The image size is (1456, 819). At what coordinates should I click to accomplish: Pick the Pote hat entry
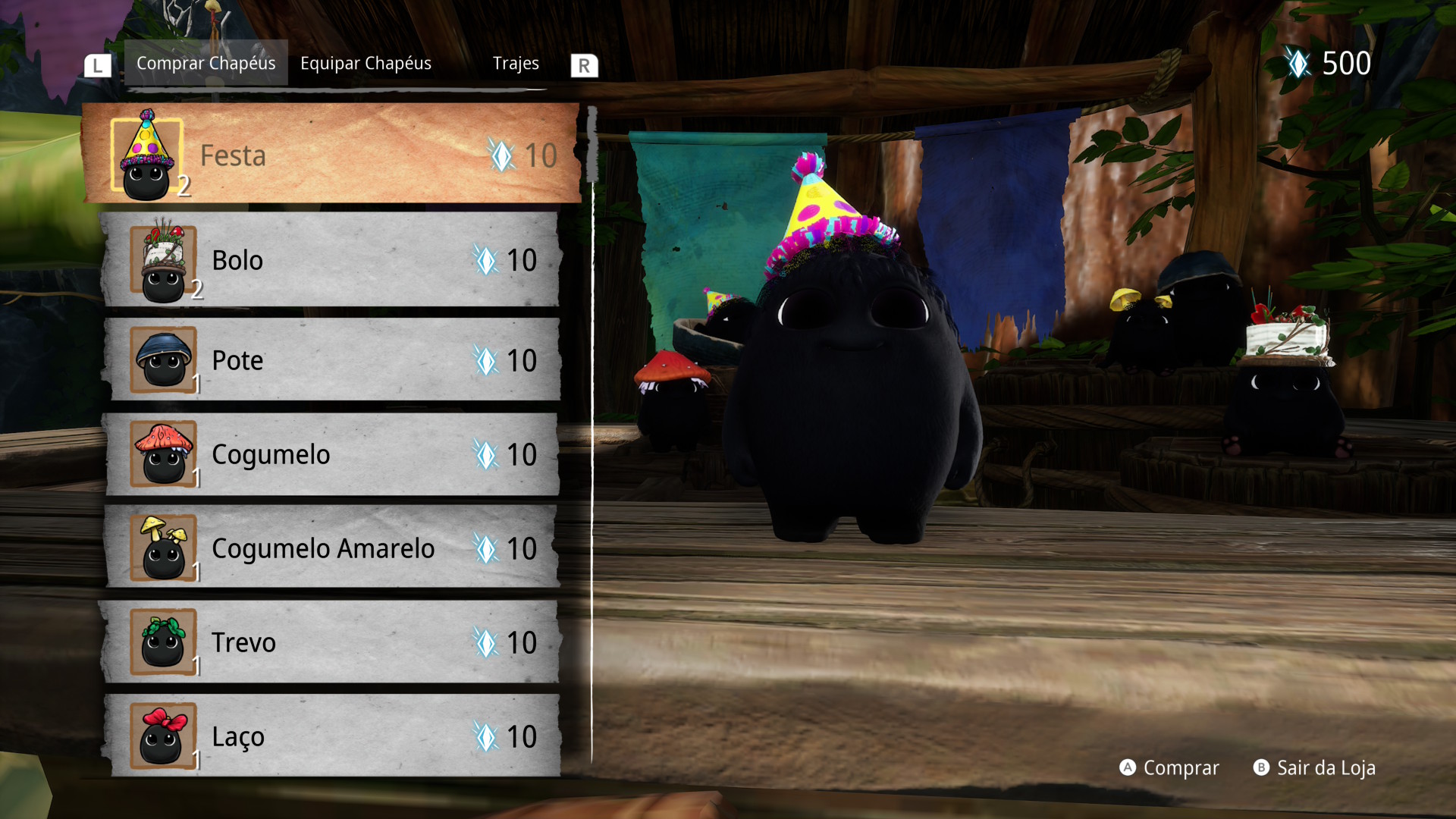(x=331, y=360)
